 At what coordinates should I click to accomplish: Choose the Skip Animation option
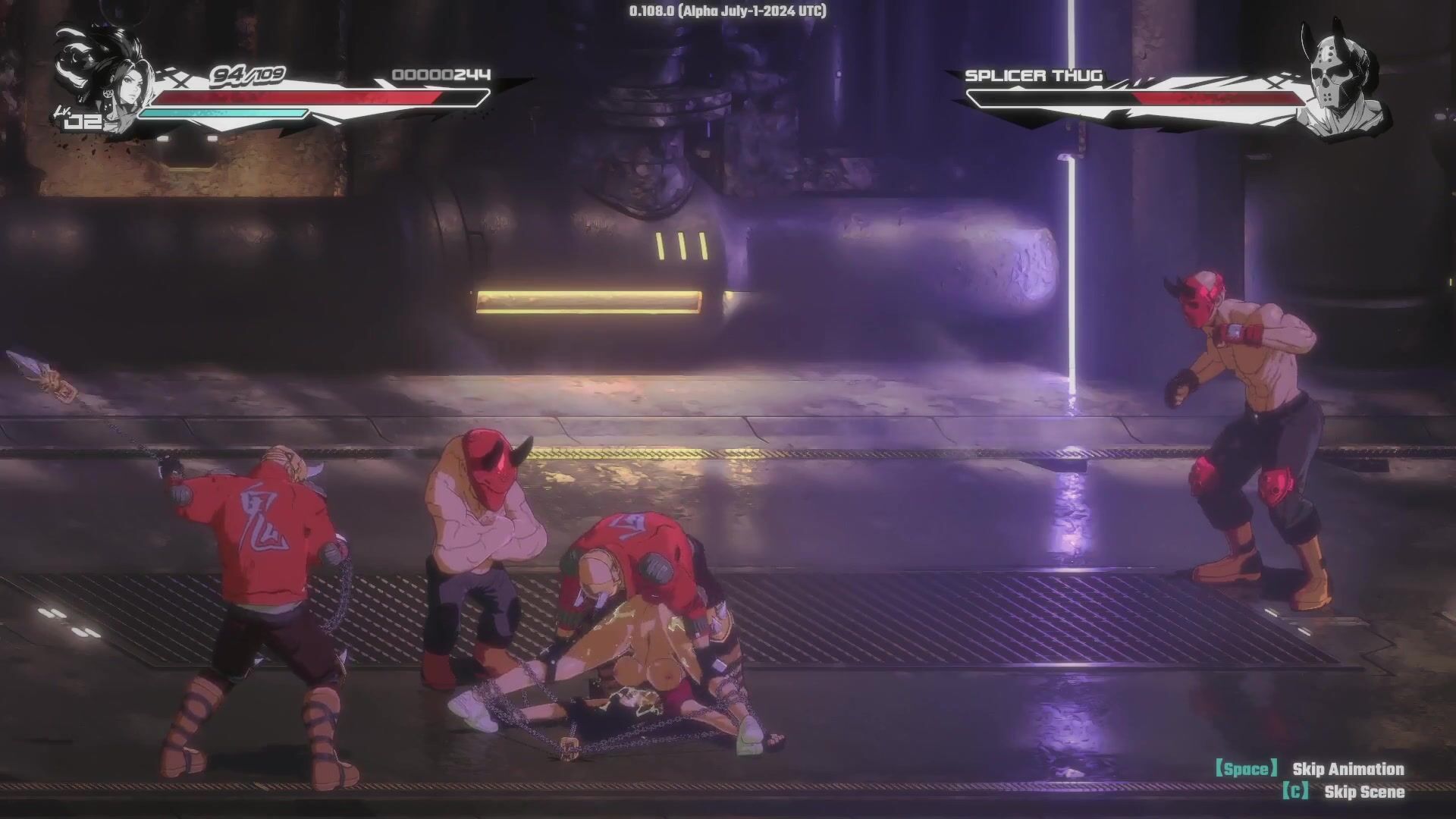click(x=1348, y=770)
